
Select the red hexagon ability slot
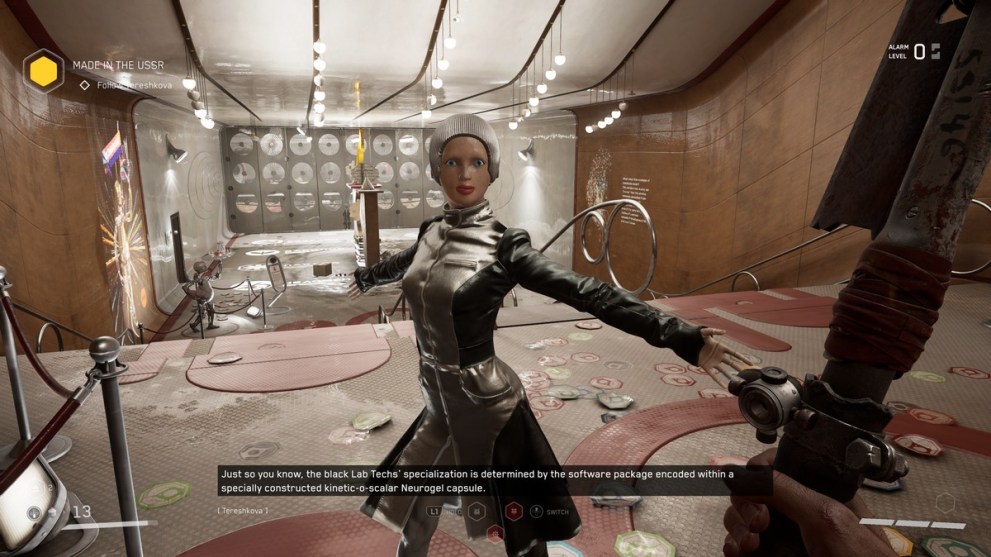point(513,511)
